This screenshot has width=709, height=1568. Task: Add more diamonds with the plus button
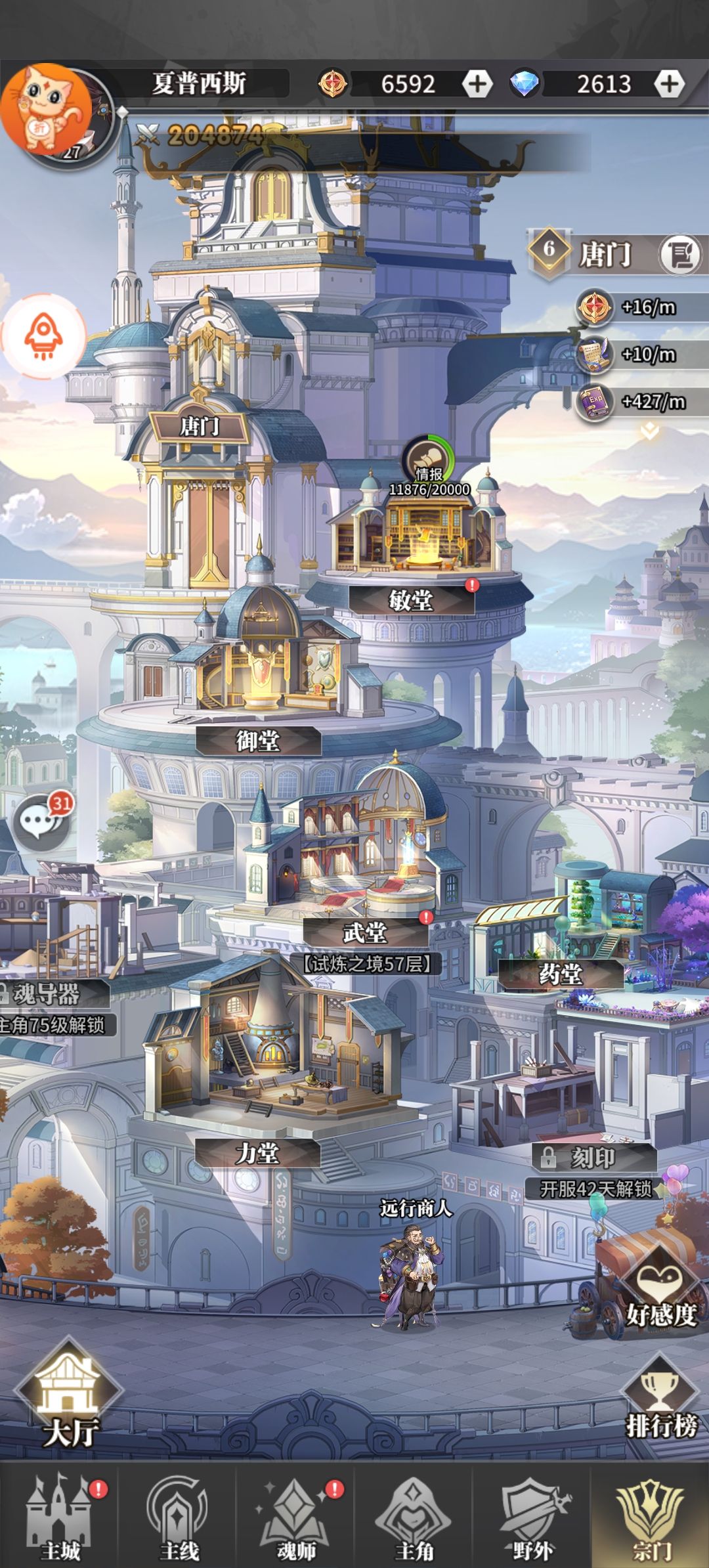coord(669,84)
